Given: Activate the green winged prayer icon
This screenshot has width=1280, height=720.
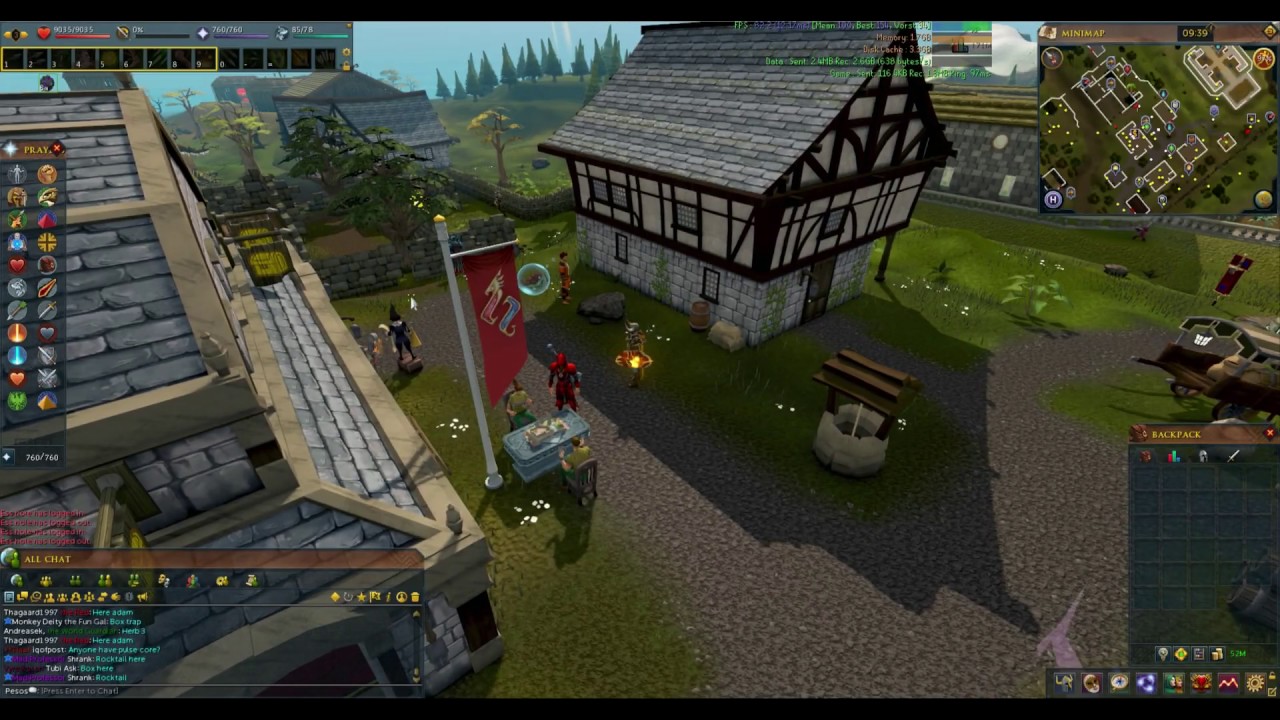Looking at the screenshot, I should (17, 401).
